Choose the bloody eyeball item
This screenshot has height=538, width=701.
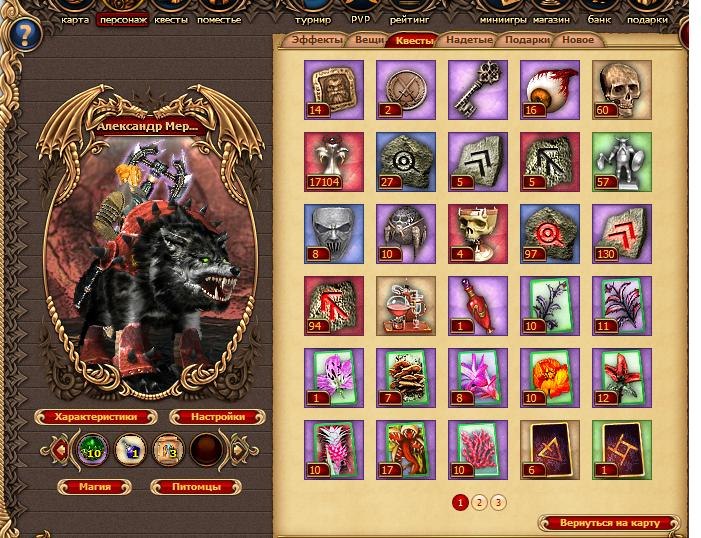(x=549, y=89)
